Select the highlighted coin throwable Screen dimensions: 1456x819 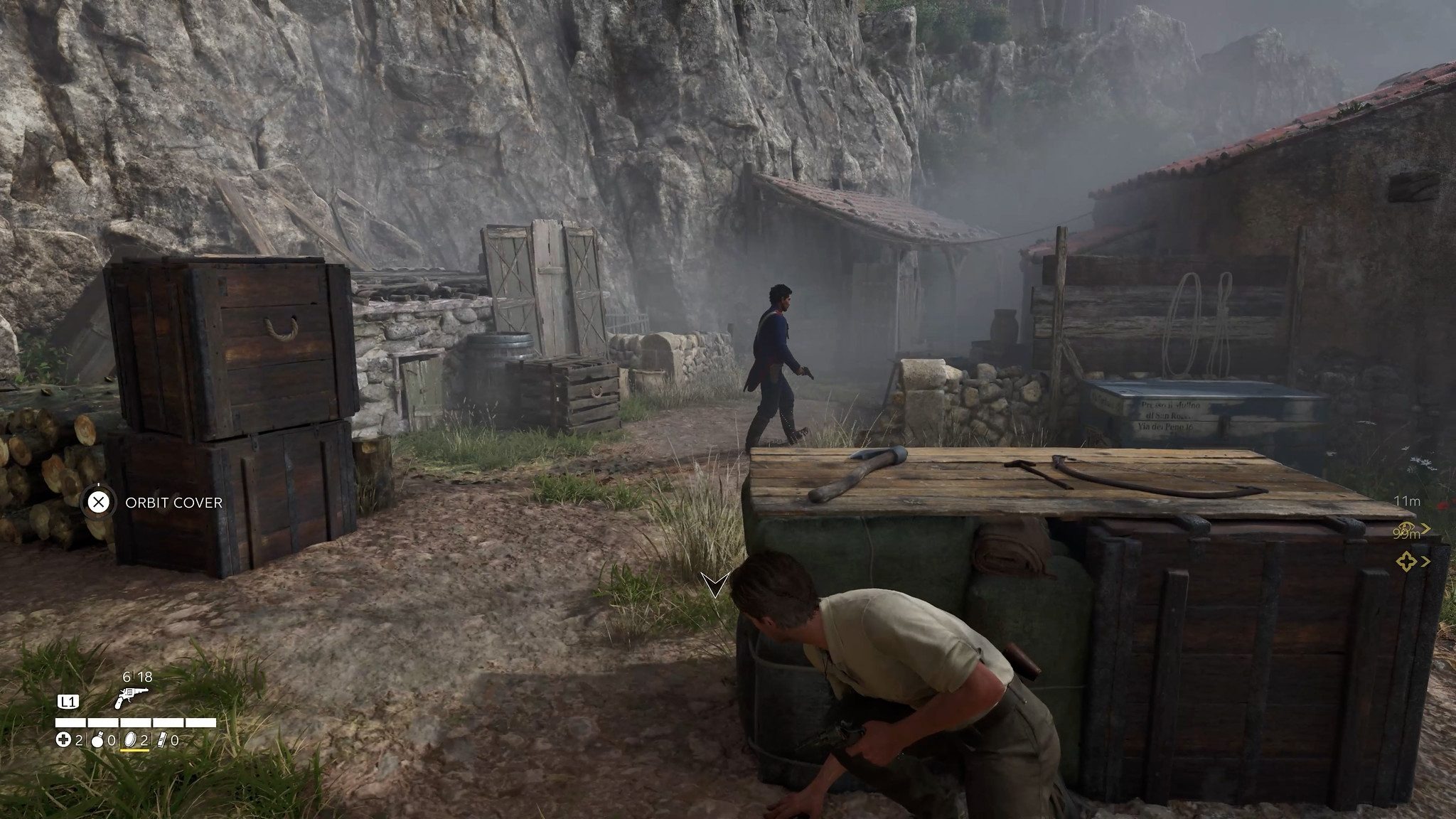[130, 741]
